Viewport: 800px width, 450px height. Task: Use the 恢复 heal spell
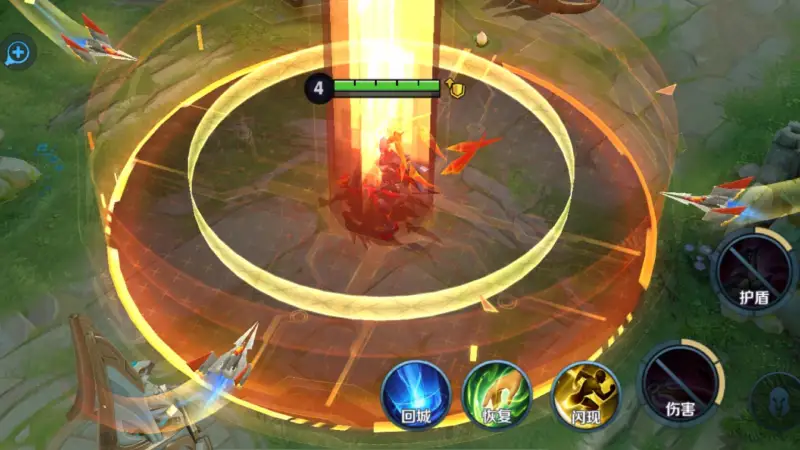pos(498,394)
